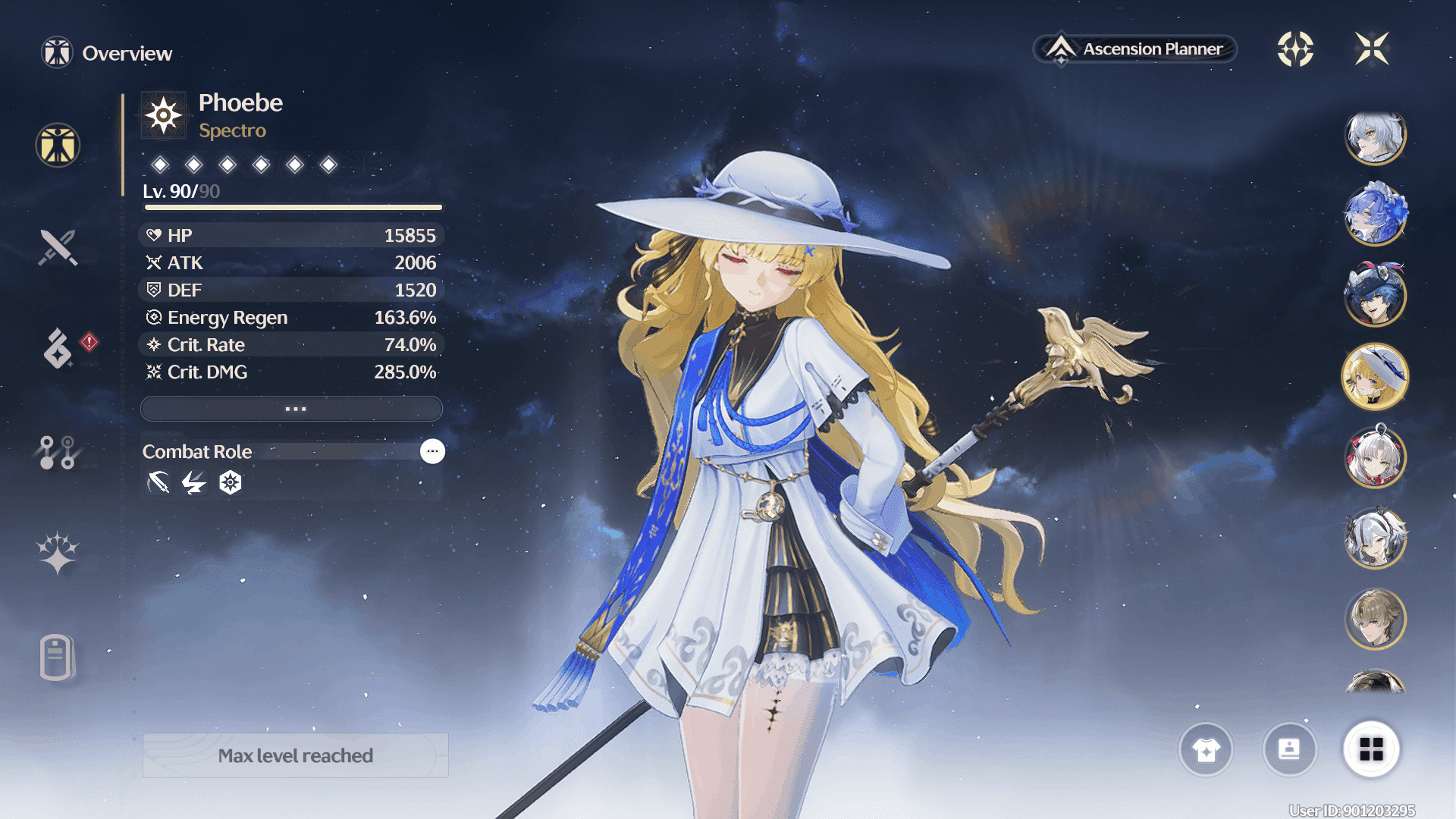Select the Forte skill tree tab
The width and height of the screenshot is (1456, 819).
(x=58, y=452)
